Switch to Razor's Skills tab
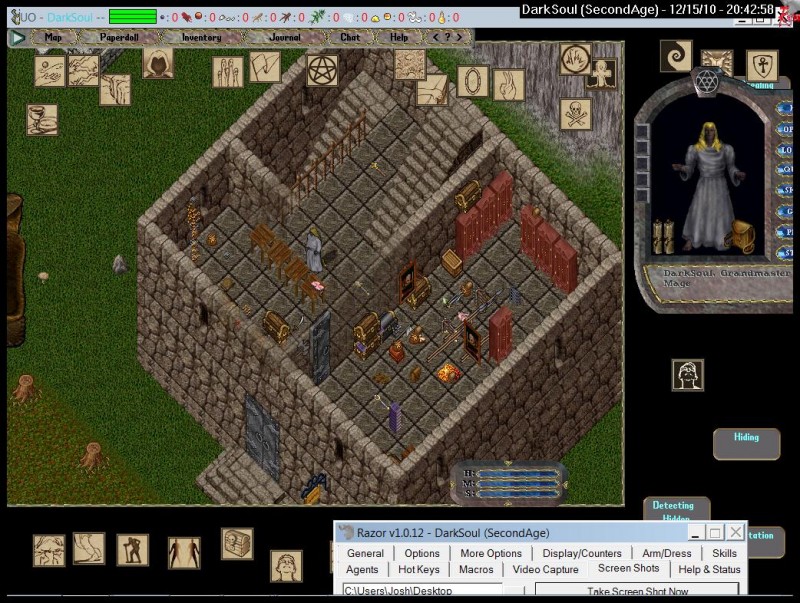Screen dimensions: 800x603 [x=724, y=553]
